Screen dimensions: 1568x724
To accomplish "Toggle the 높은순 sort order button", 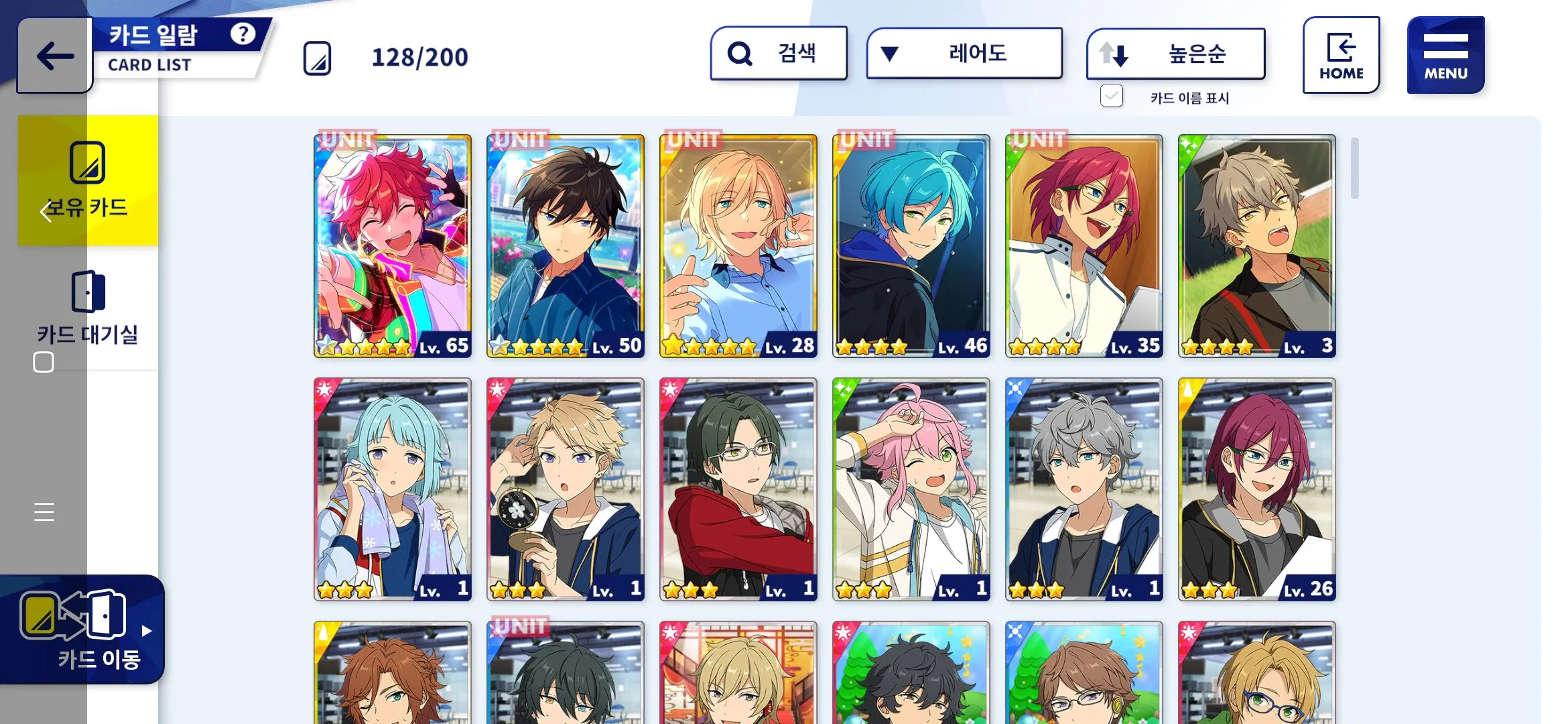I will click(1175, 54).
